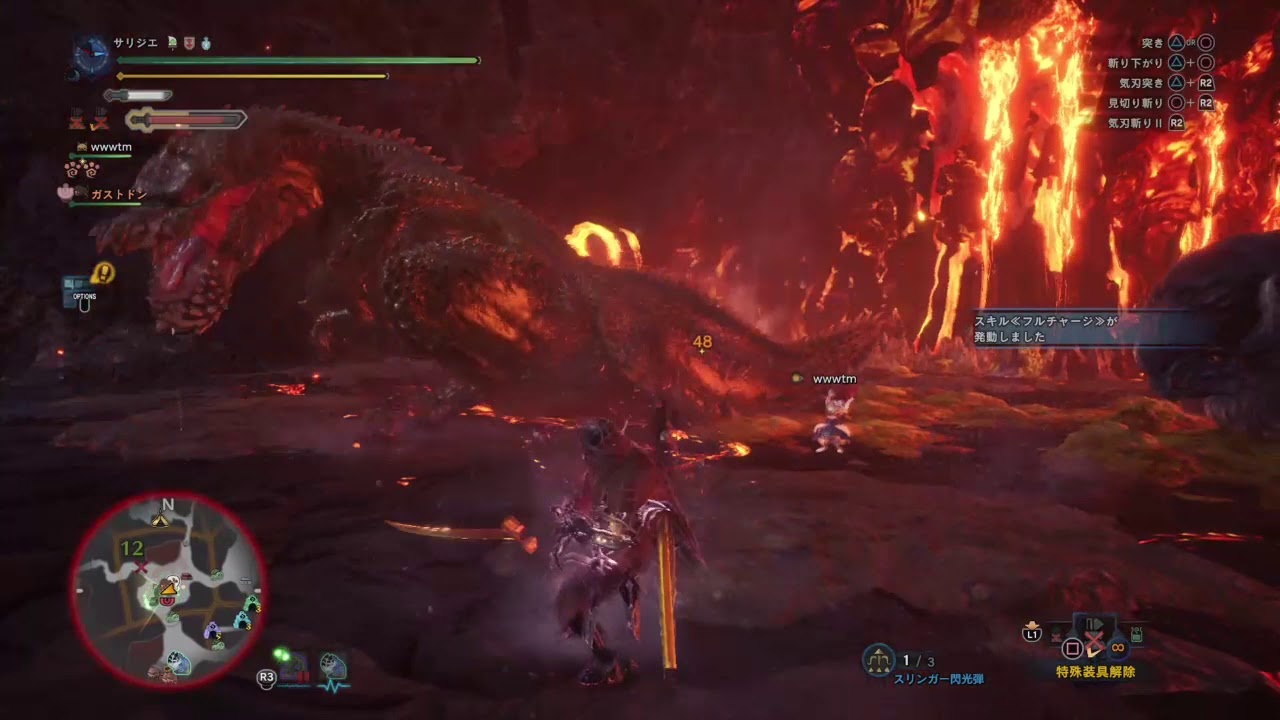This screenshot has height=720, width=1280.
Task: Click the 特殊装具解除 button label
Action: point(1095,672)
